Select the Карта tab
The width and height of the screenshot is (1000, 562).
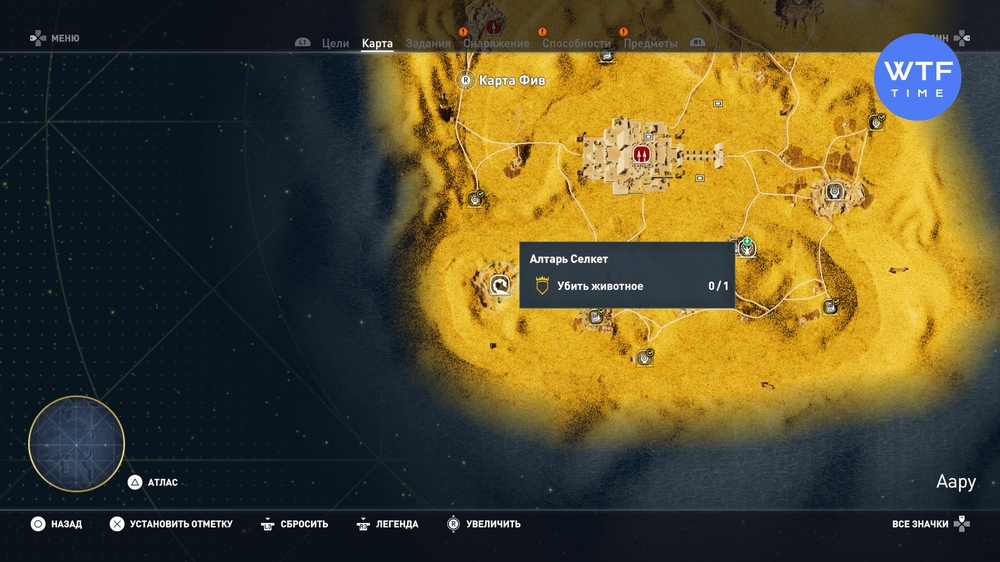coord(377,44)
